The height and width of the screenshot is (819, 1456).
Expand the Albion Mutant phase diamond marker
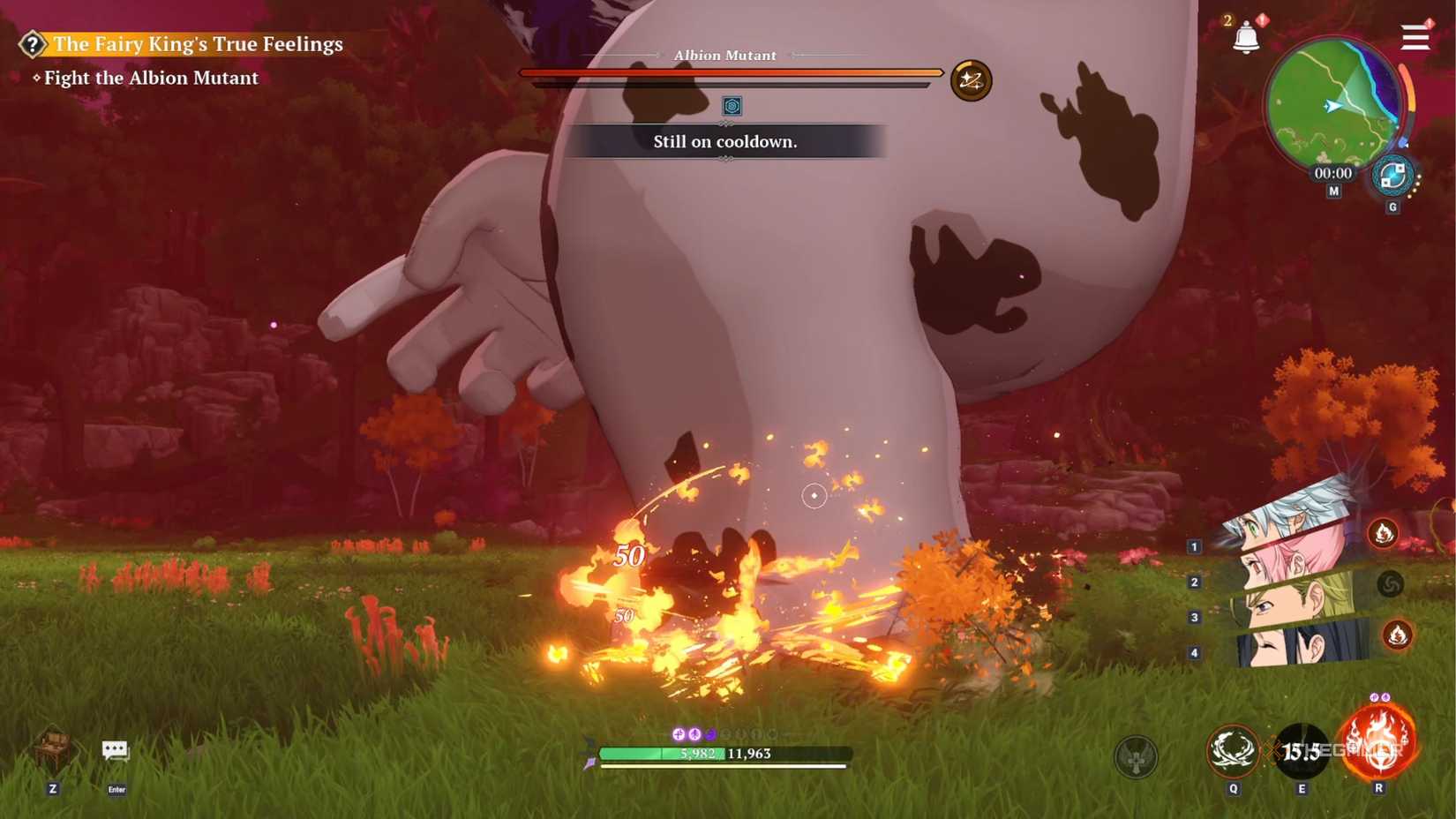[731, 107]
